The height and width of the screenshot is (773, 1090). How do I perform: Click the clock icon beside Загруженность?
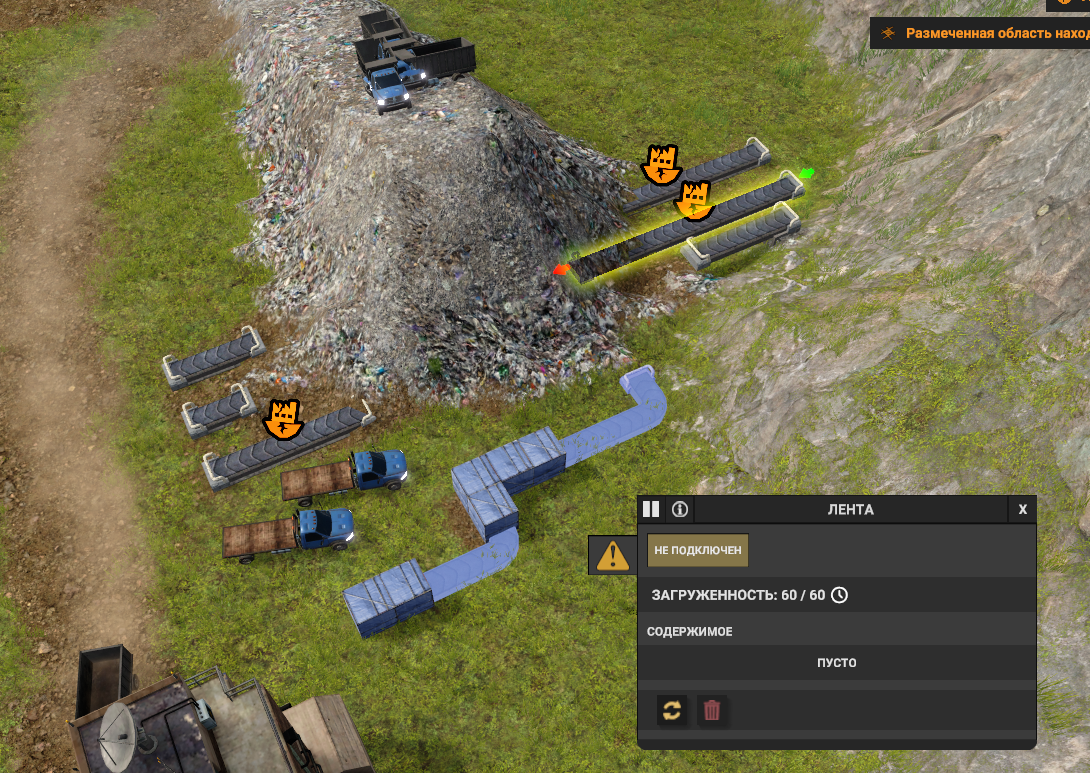(840, 595)
